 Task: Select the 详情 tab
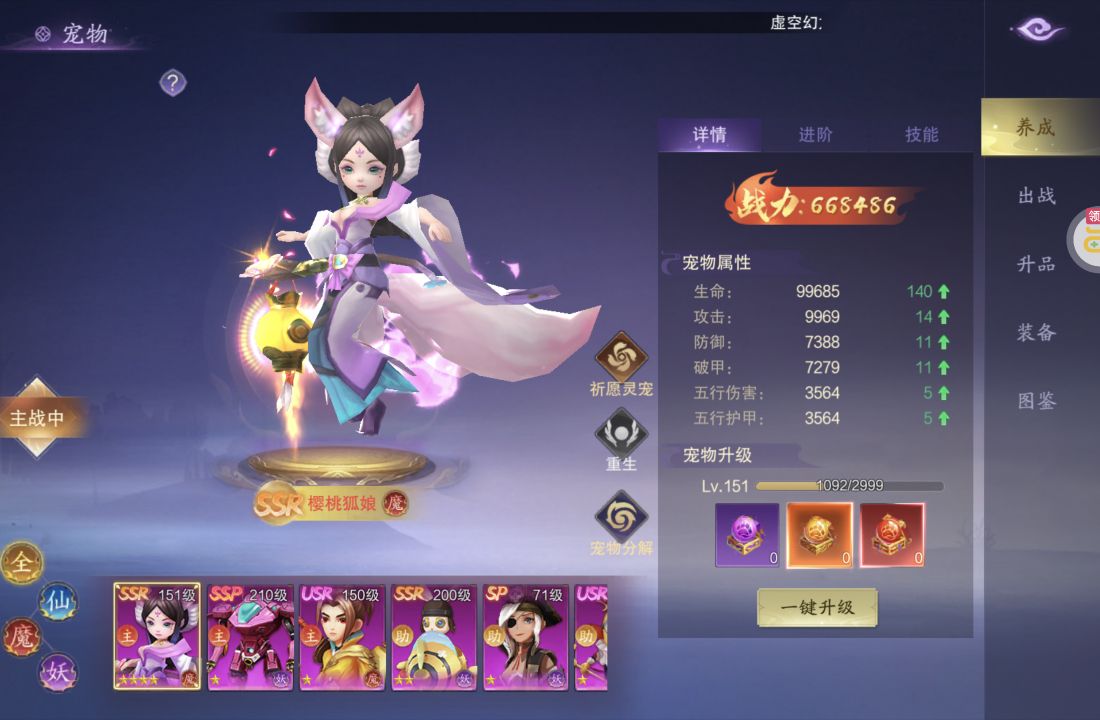click(709, 135)
